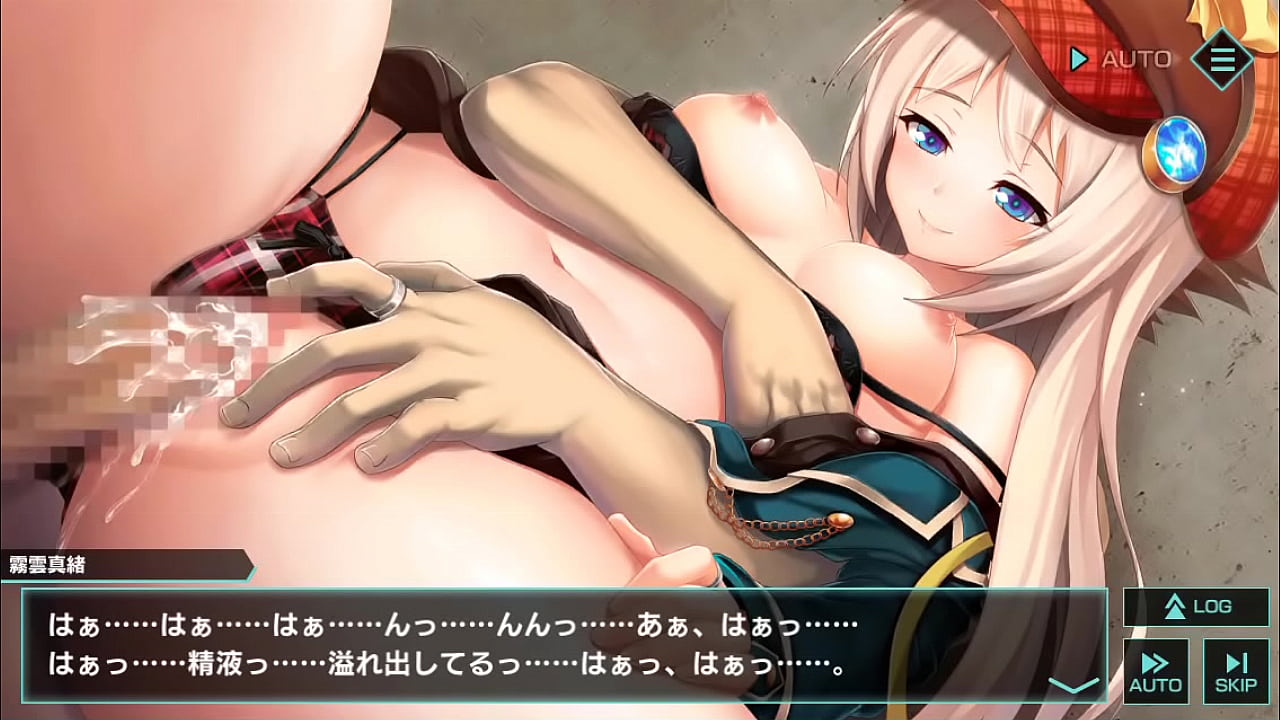Activate the AUTO button with double arrows

[1156, 671]
